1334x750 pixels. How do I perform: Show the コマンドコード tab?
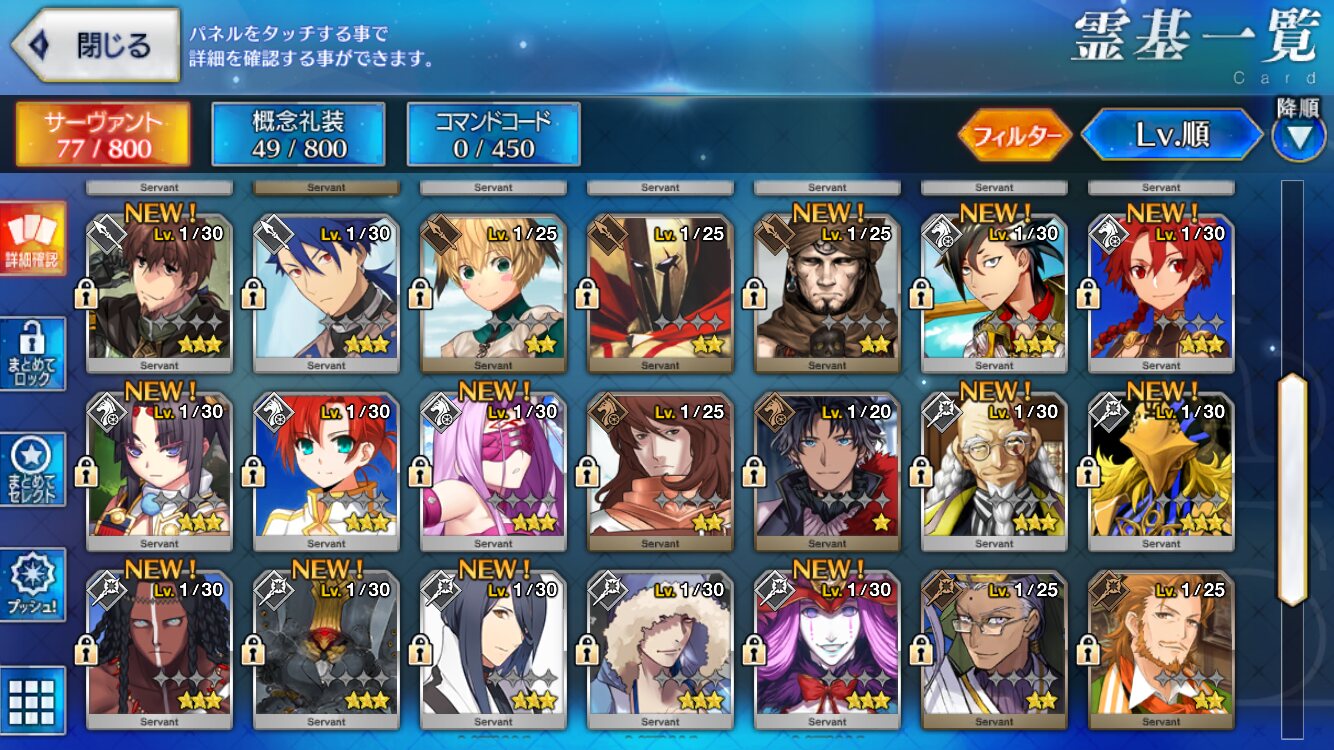click(493, 135)
